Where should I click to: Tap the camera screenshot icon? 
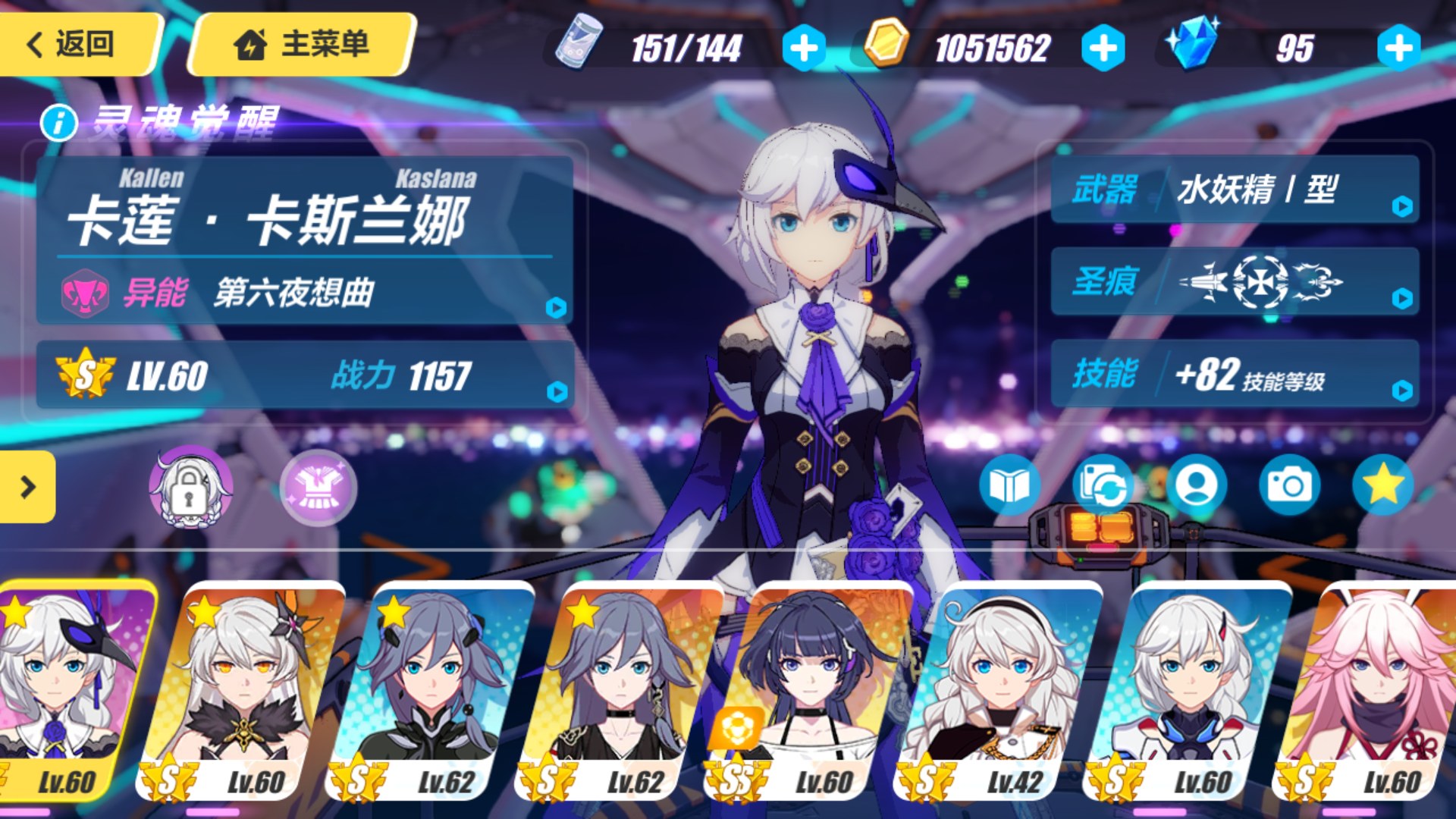[x=1289, y=485]
